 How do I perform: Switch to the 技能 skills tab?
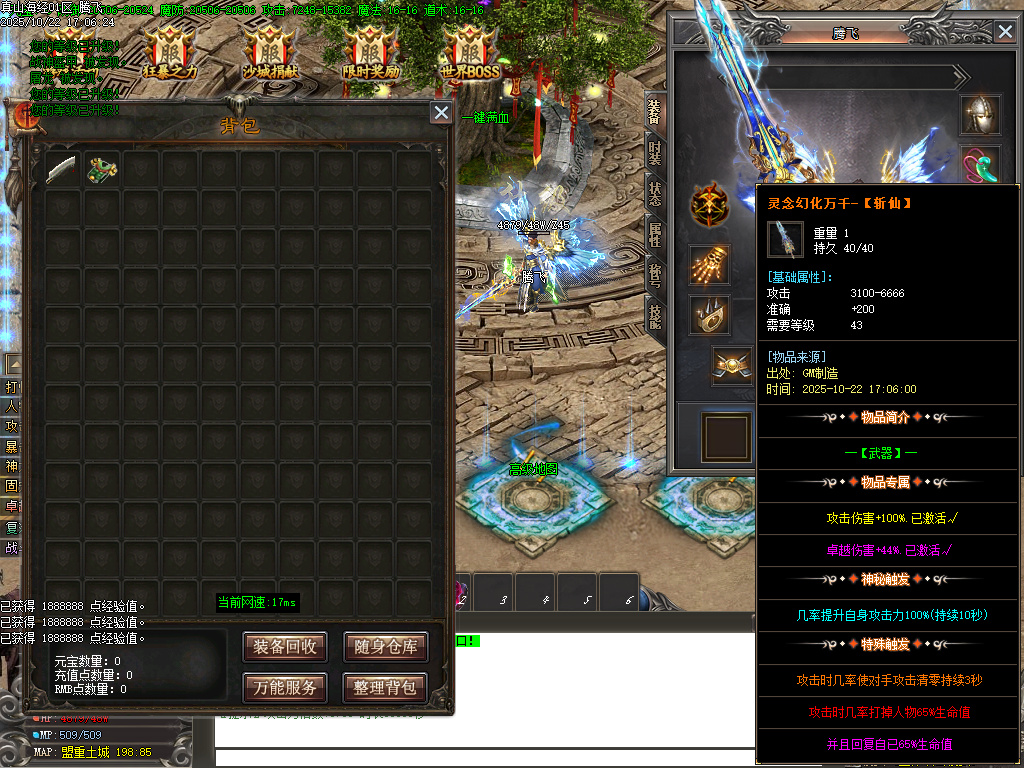654,315
